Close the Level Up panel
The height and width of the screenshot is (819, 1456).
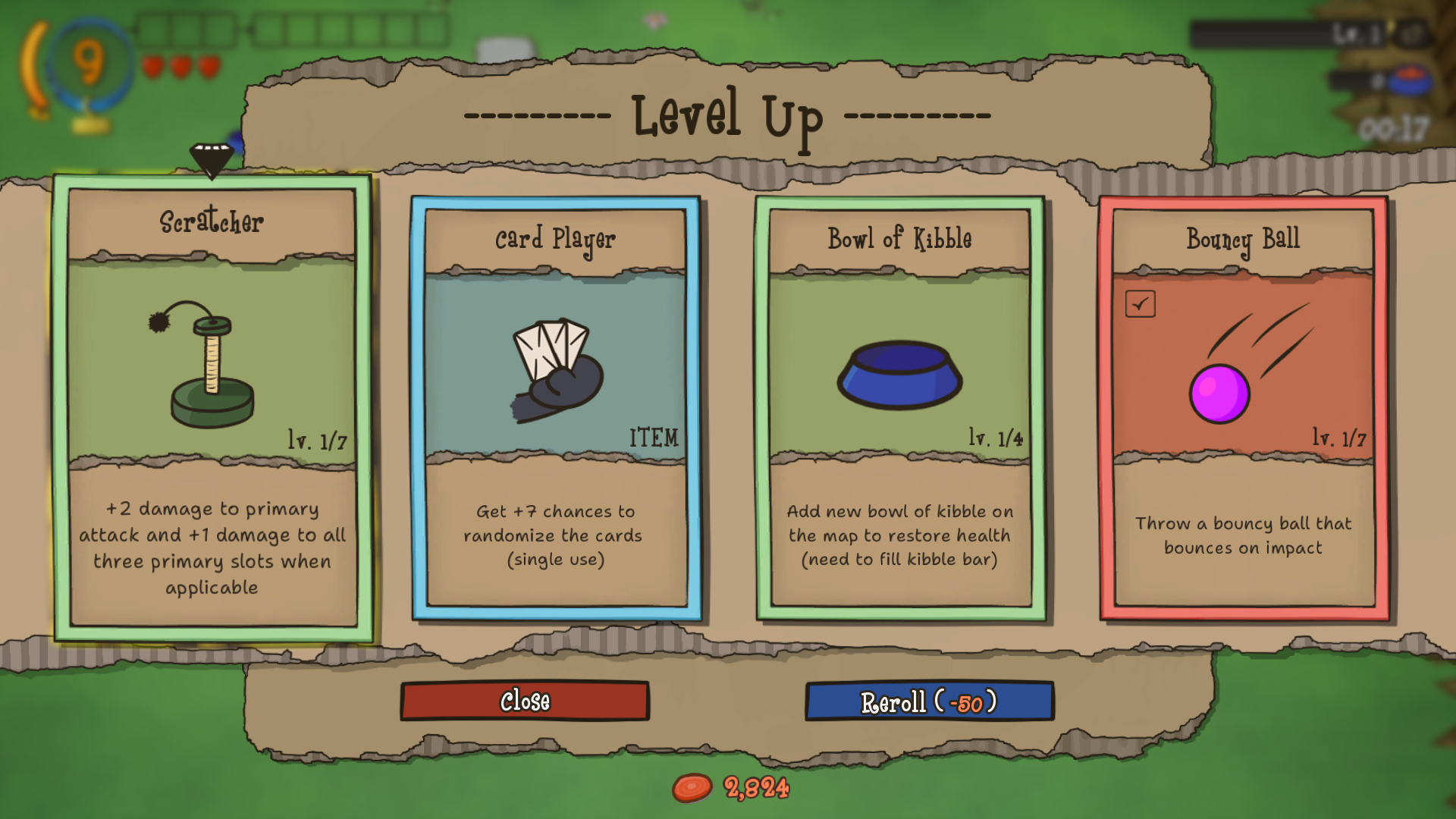pyautogui.click(x=525, y=701)
